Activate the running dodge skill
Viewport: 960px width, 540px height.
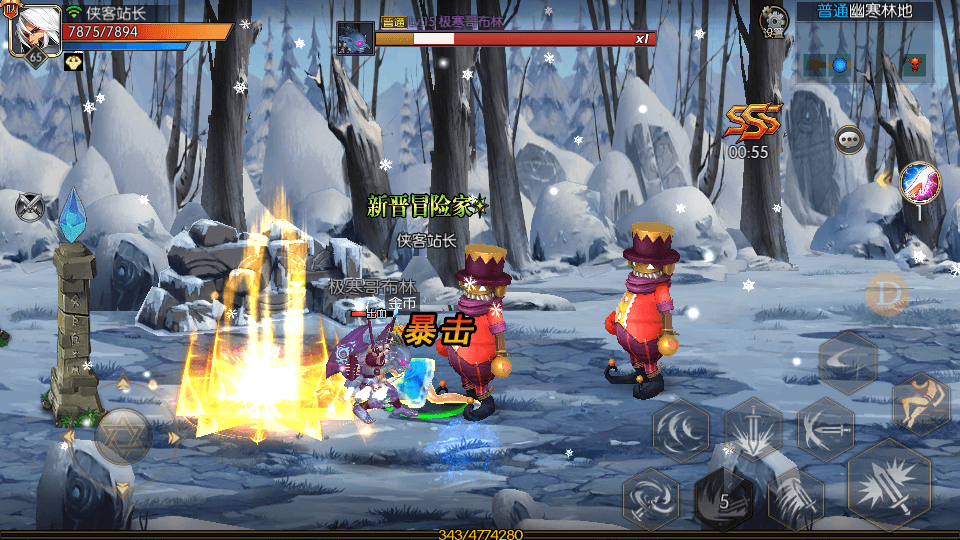click(921, 404)
